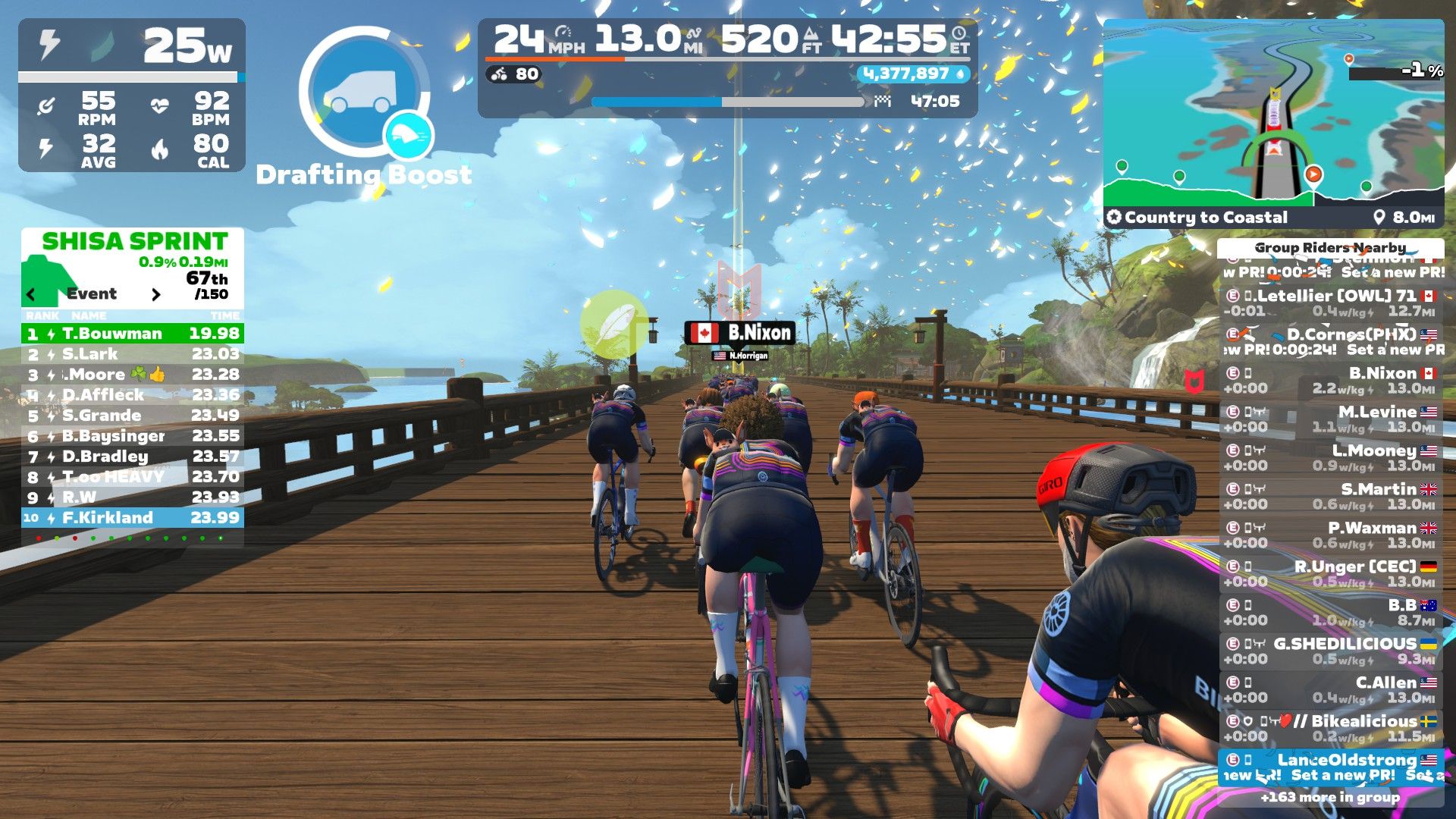Select S.Lark in sprint rankings
1456x819 pixels.
pyautogui.click(x=133, y=354)
